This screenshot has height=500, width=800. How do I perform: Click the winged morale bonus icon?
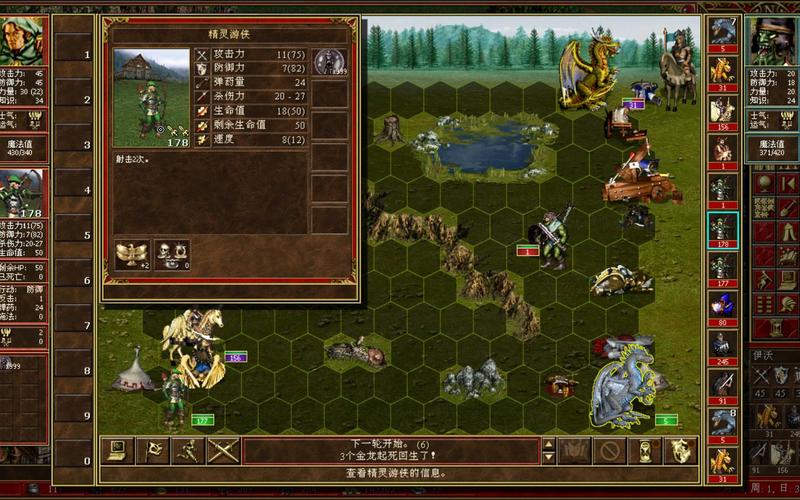[131, 253]
